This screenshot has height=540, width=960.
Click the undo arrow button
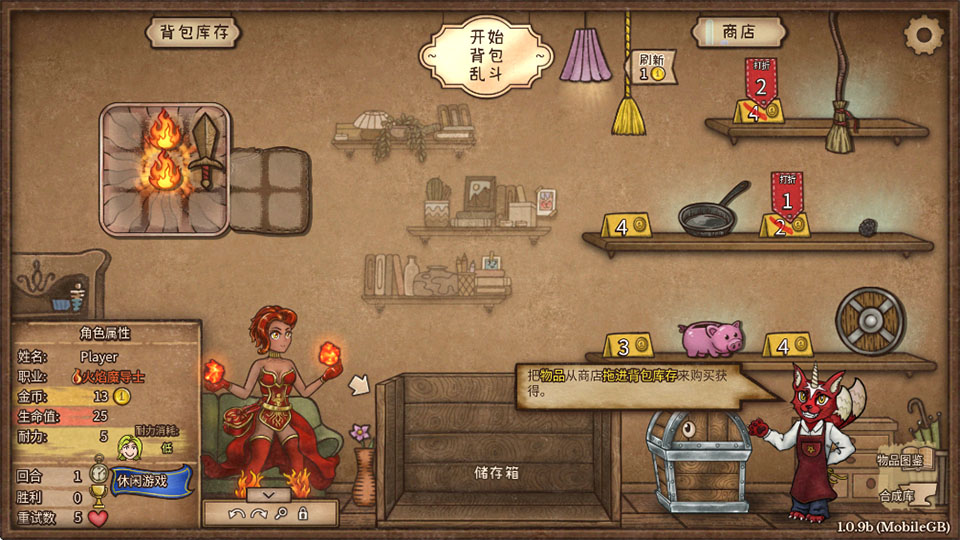click(236, 513)
